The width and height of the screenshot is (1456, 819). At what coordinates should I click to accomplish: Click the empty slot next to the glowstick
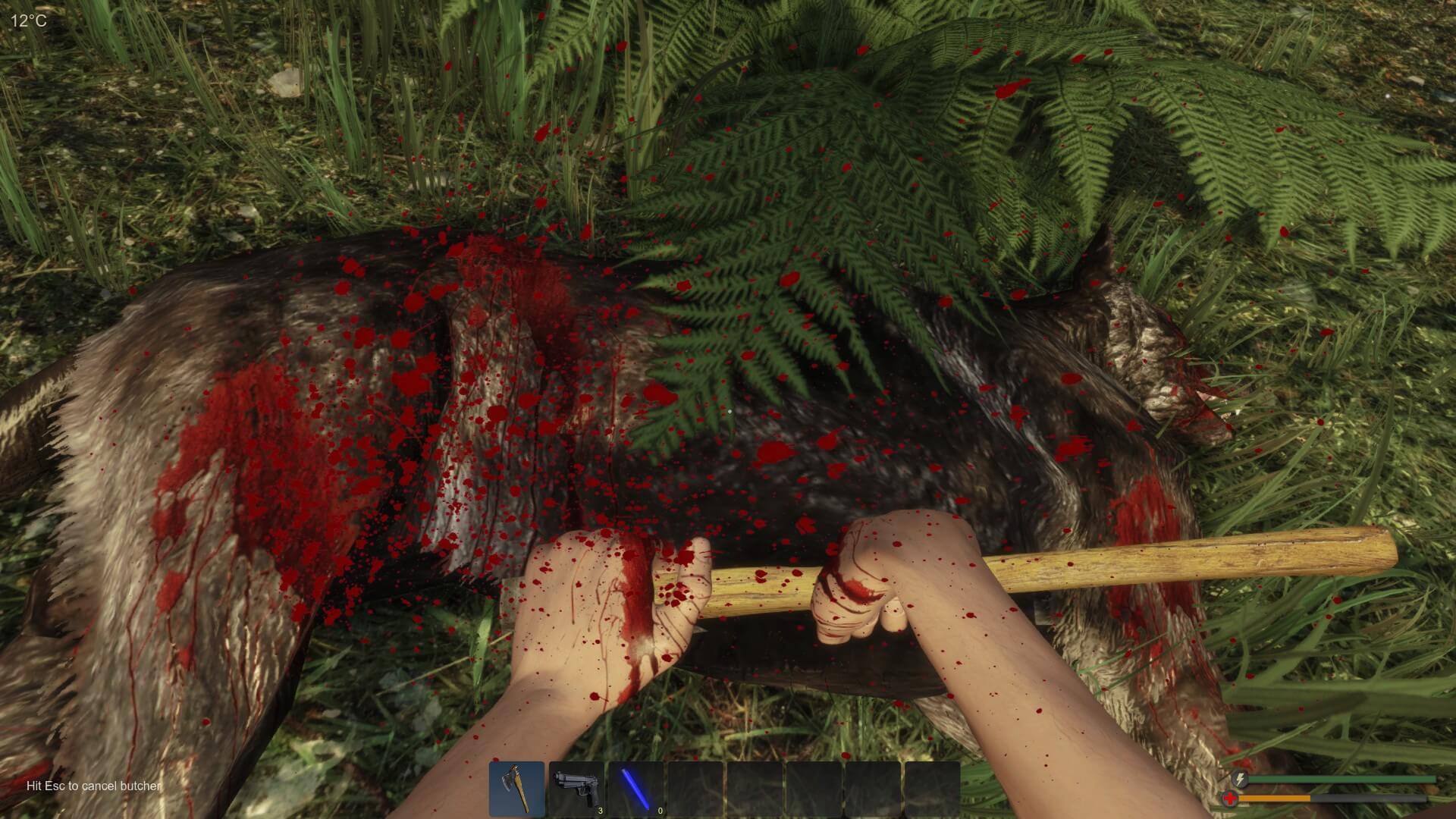(695, 789)
